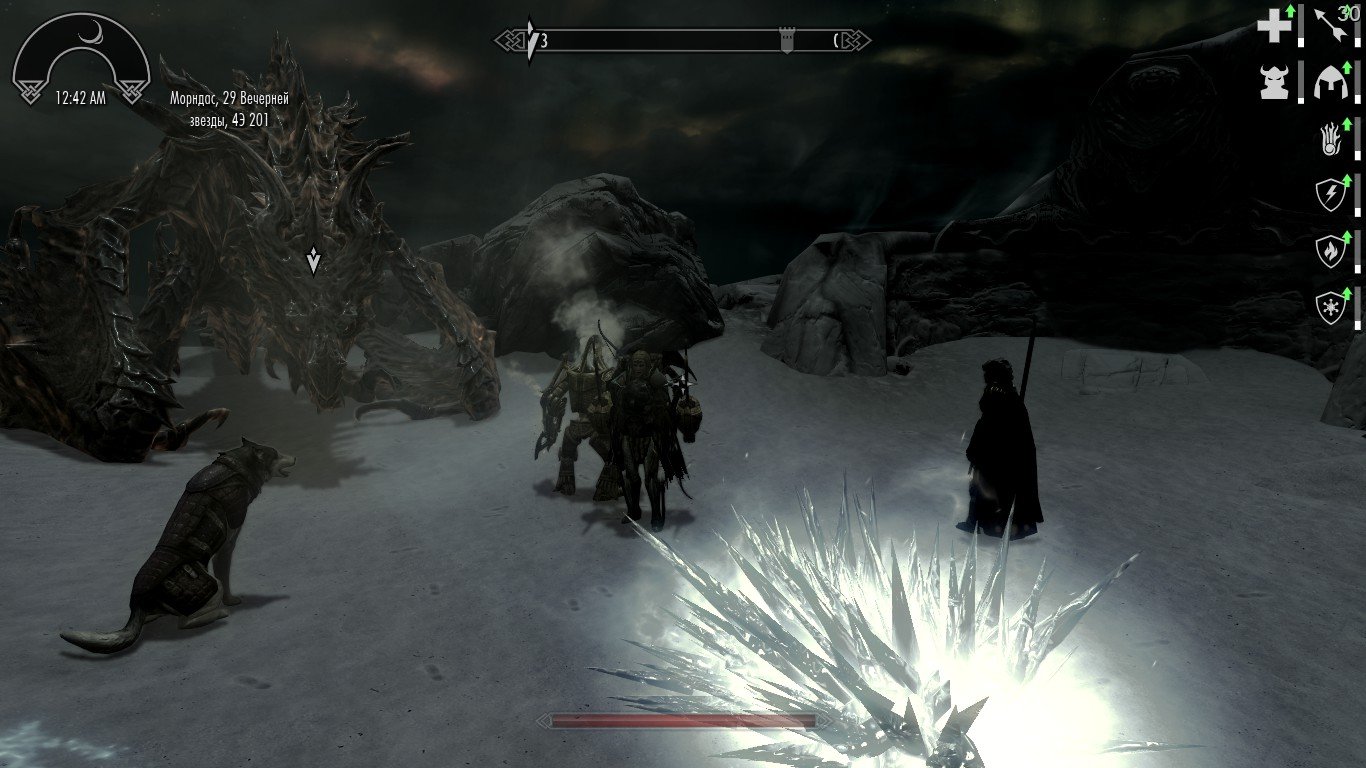
Task: Select the fort tower marker on the compass
Action: pyautogui.click(x=787, y=41)
